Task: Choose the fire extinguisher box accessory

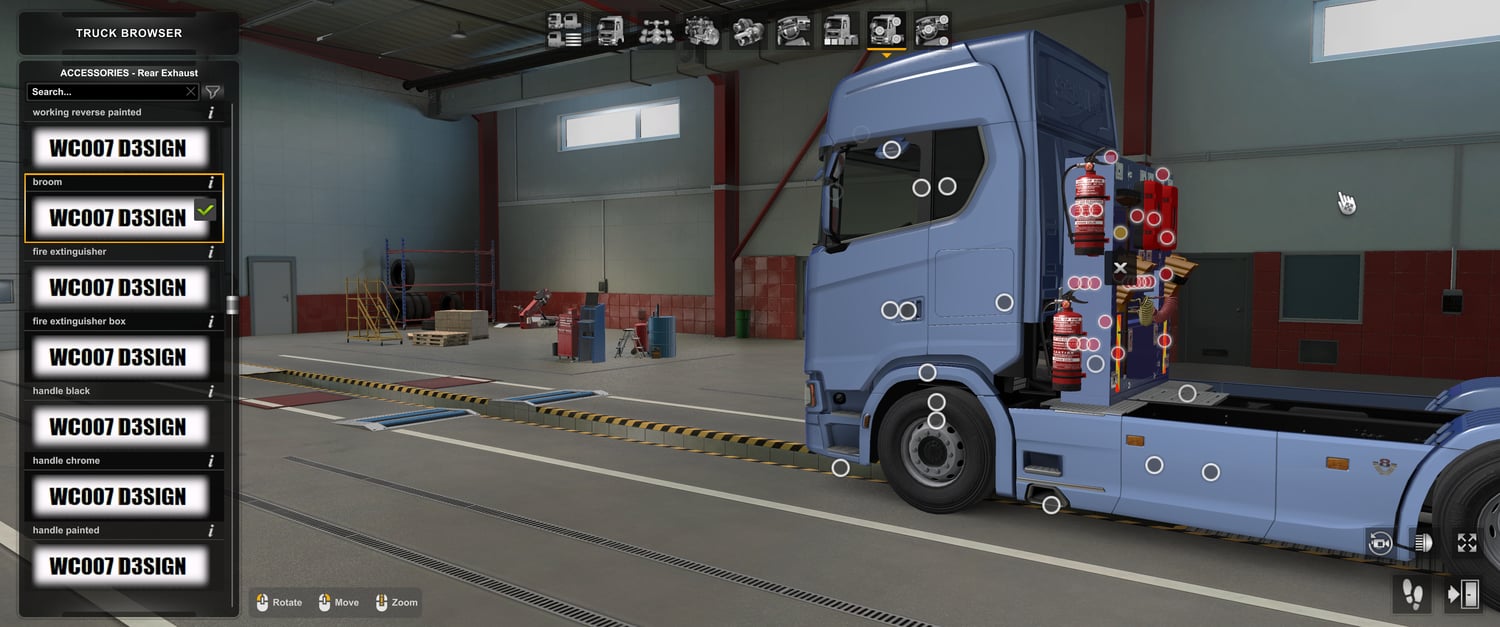Action: coord(119,357)
